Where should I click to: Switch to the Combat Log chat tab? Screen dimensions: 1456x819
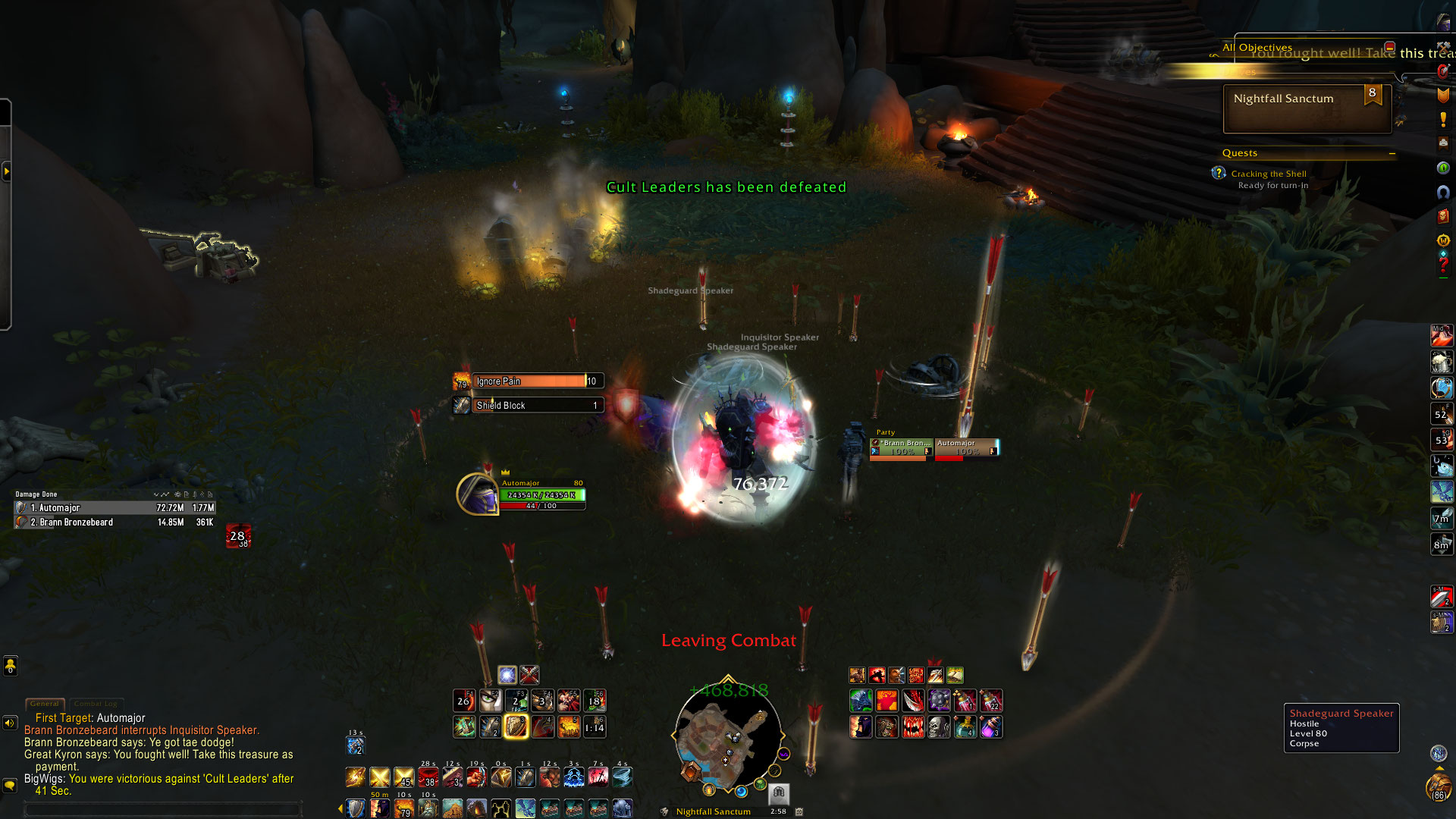[96, 704]
